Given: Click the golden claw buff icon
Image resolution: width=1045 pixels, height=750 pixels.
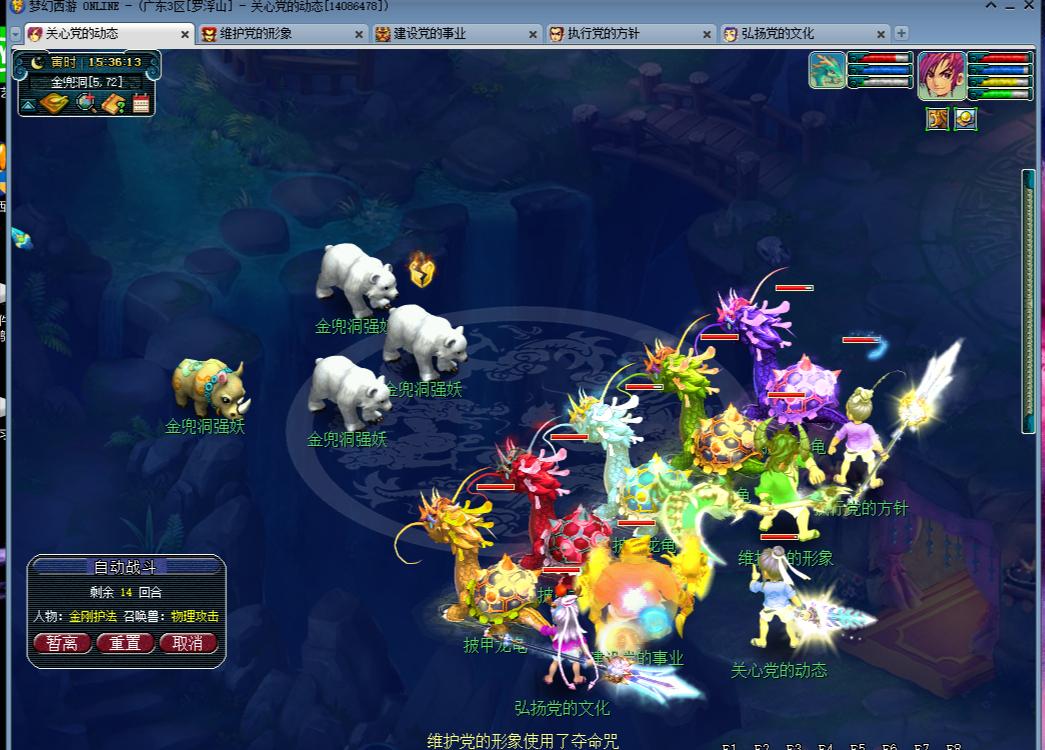Looking at the screenshot, I should [937, 120].
